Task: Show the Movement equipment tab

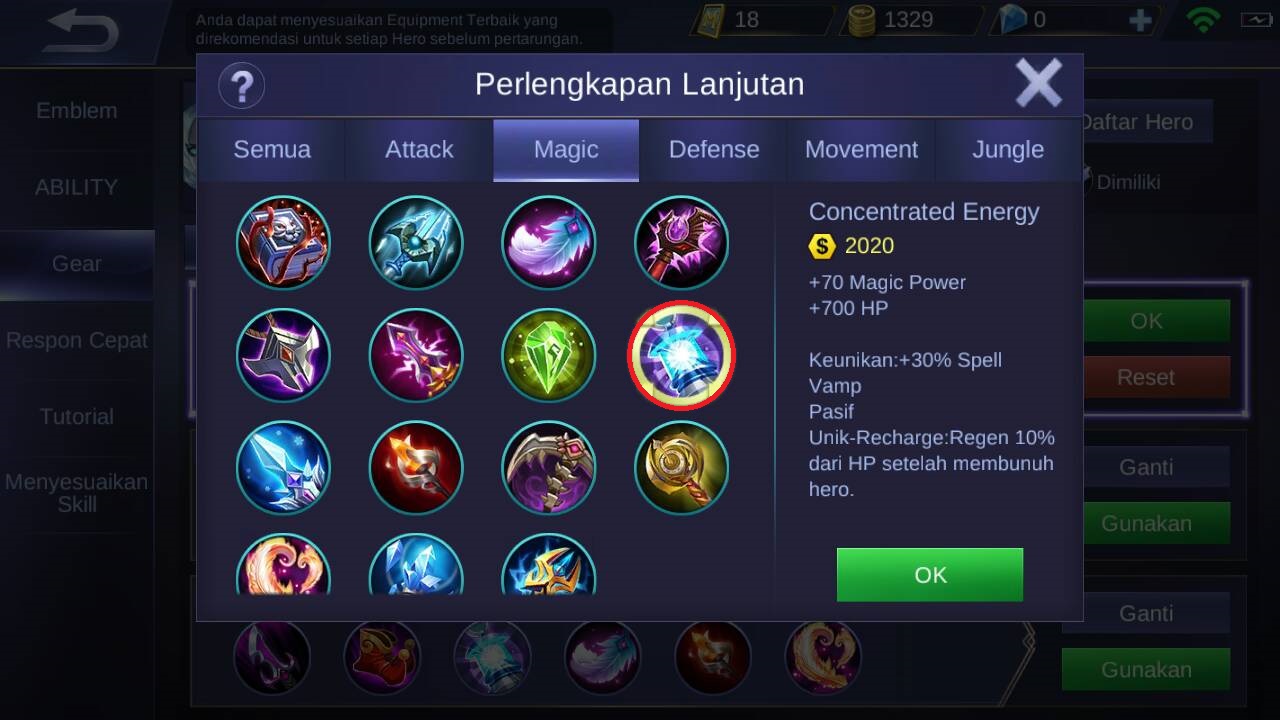Action: pos(861,150)
